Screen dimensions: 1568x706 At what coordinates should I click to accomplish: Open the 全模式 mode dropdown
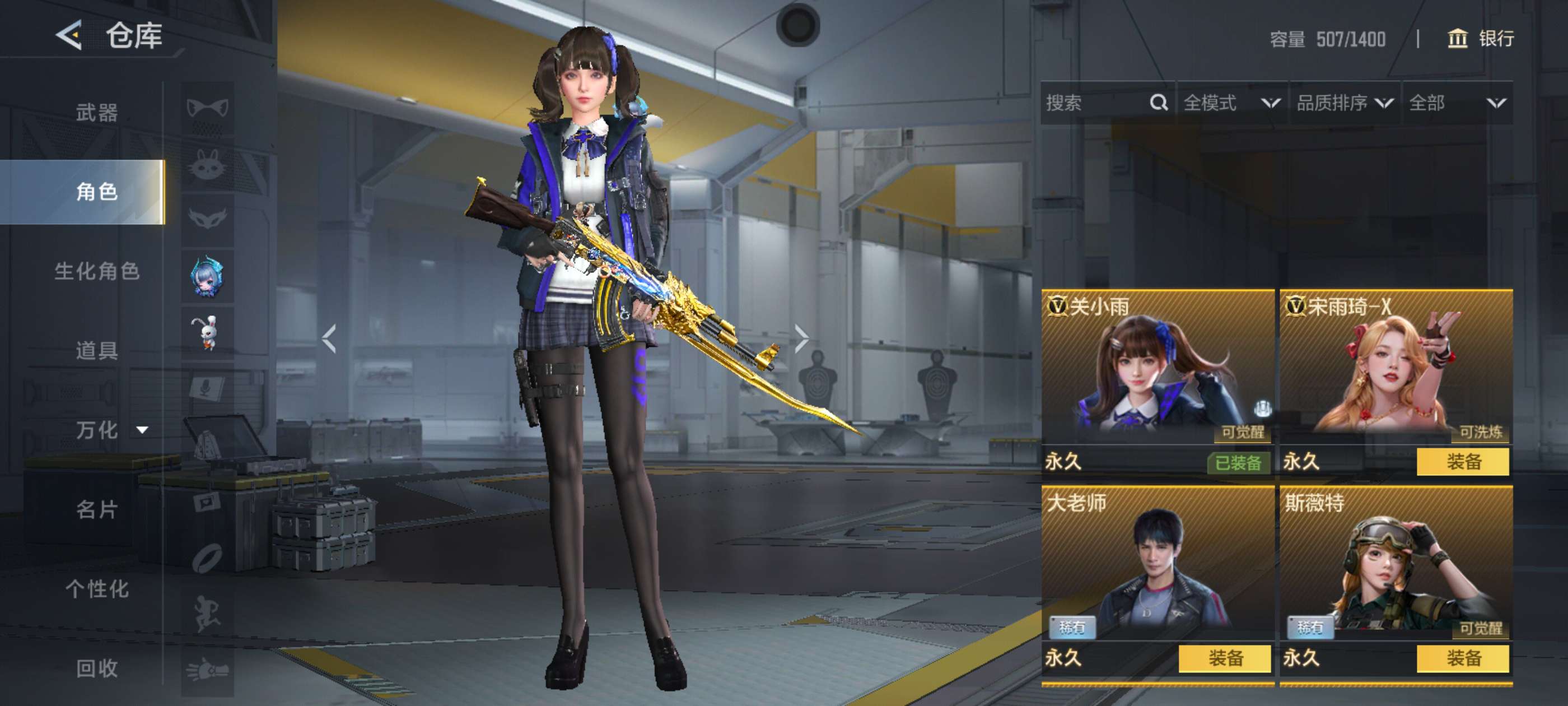point(1231,103)
